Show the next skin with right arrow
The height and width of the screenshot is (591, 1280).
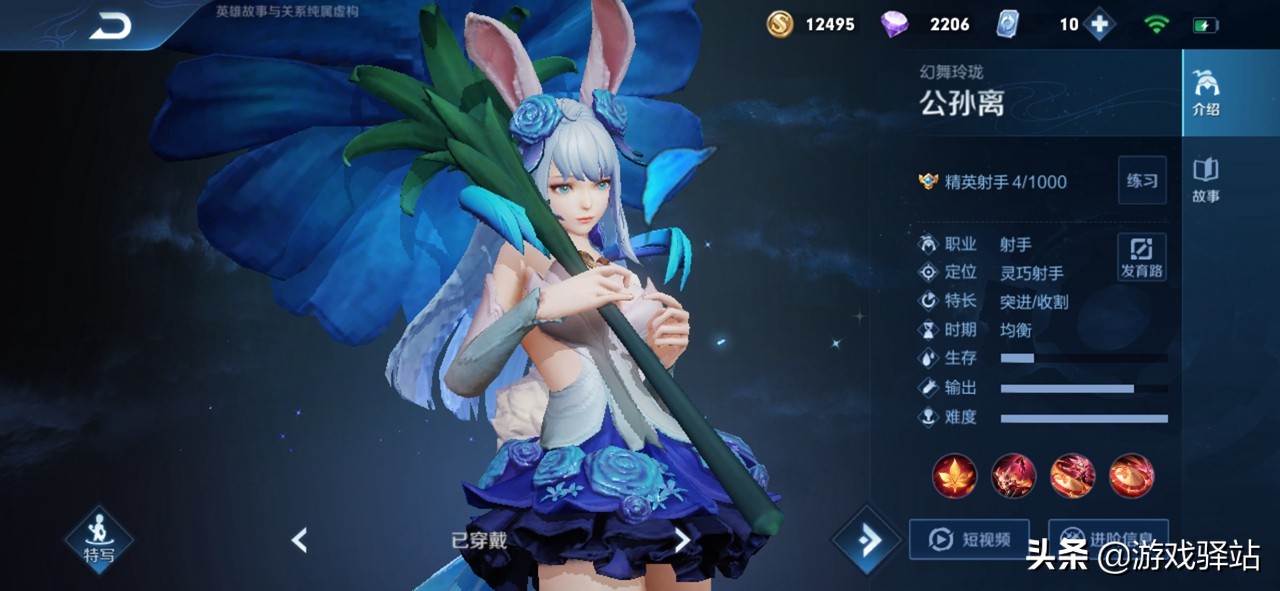tap(681, 541)
